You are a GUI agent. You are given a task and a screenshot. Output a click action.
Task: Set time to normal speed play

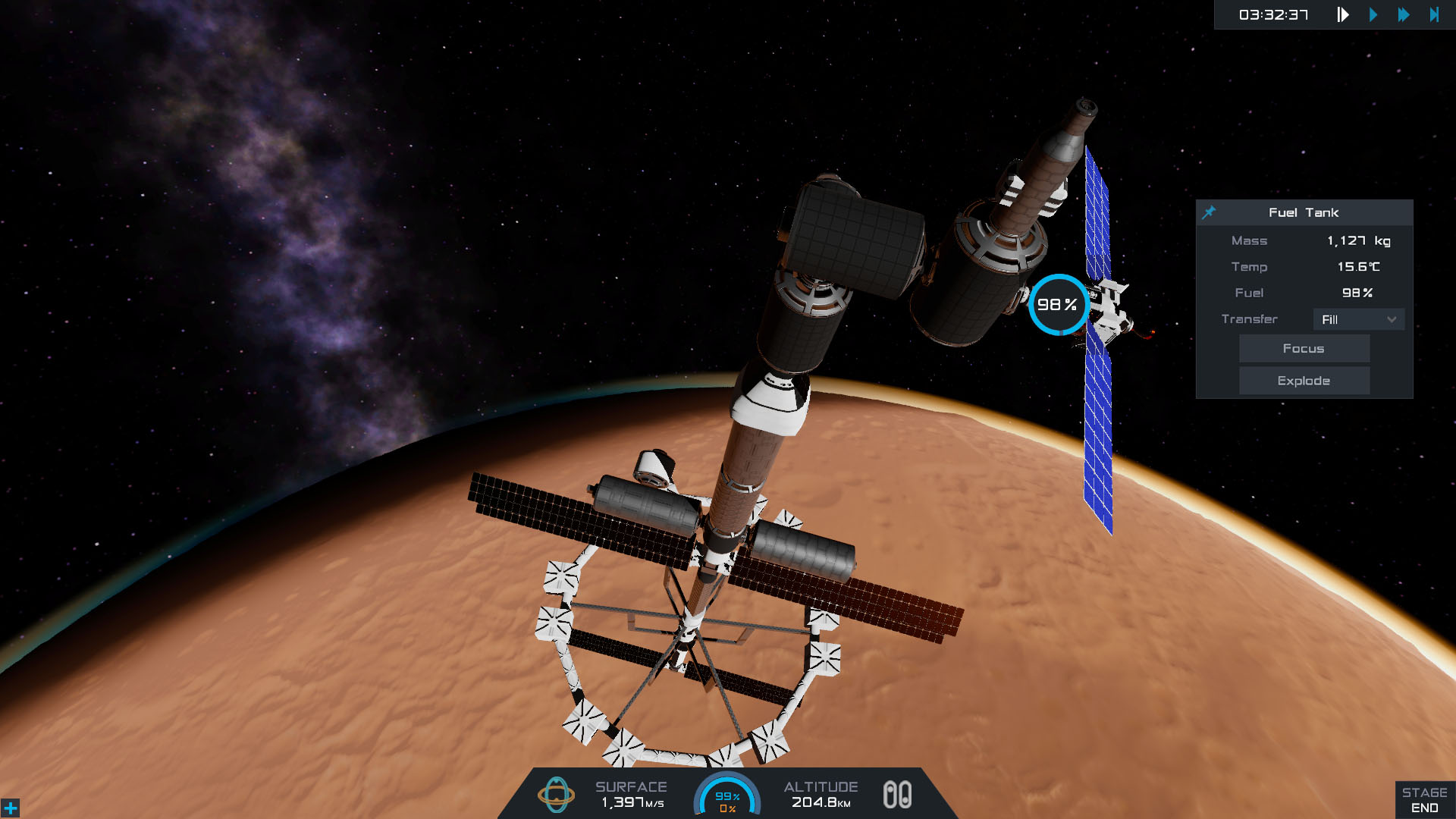click(x=1373, y=14)
